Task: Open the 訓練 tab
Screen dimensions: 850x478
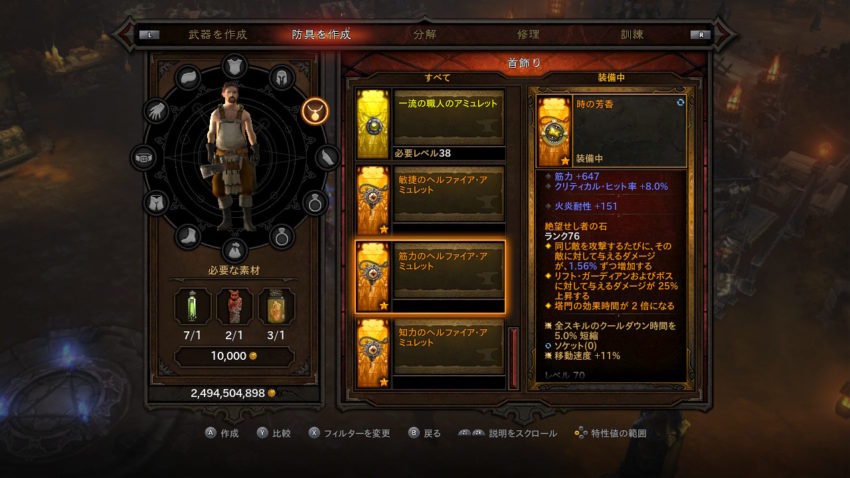Action: click(633, 34)
